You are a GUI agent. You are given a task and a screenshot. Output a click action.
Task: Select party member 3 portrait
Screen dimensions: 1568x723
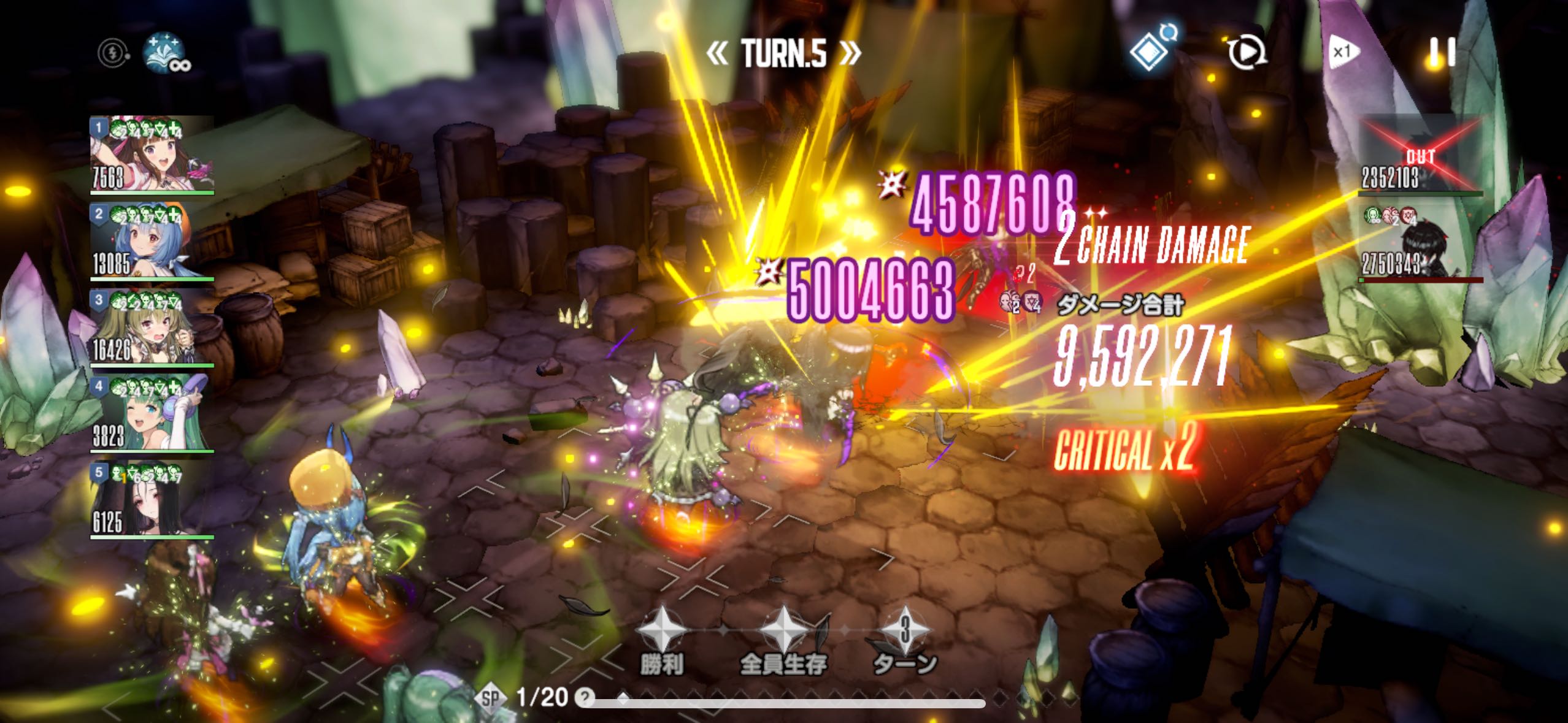(152, 328)
